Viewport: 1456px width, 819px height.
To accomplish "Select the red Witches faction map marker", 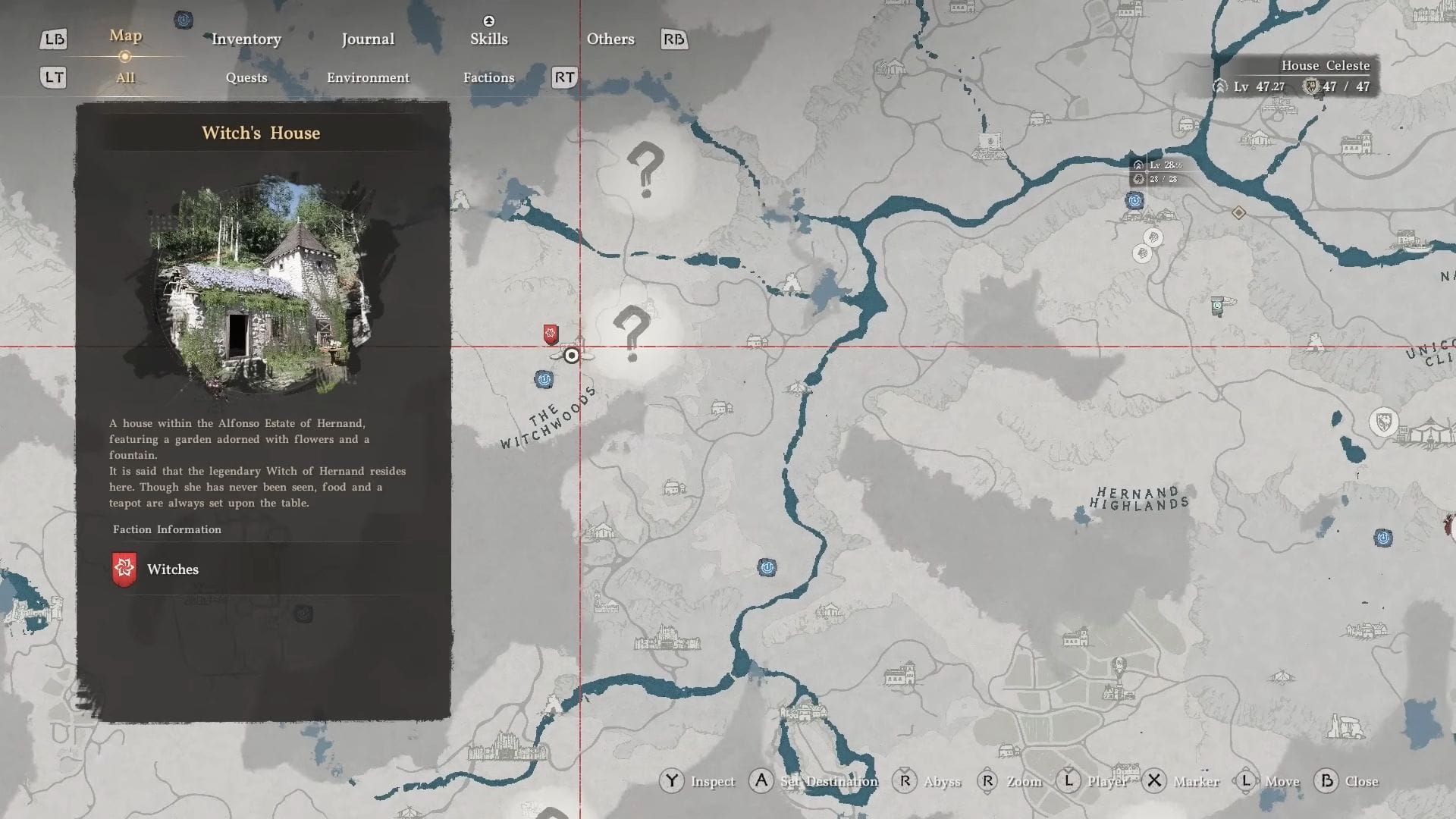I will pos(551,334).
